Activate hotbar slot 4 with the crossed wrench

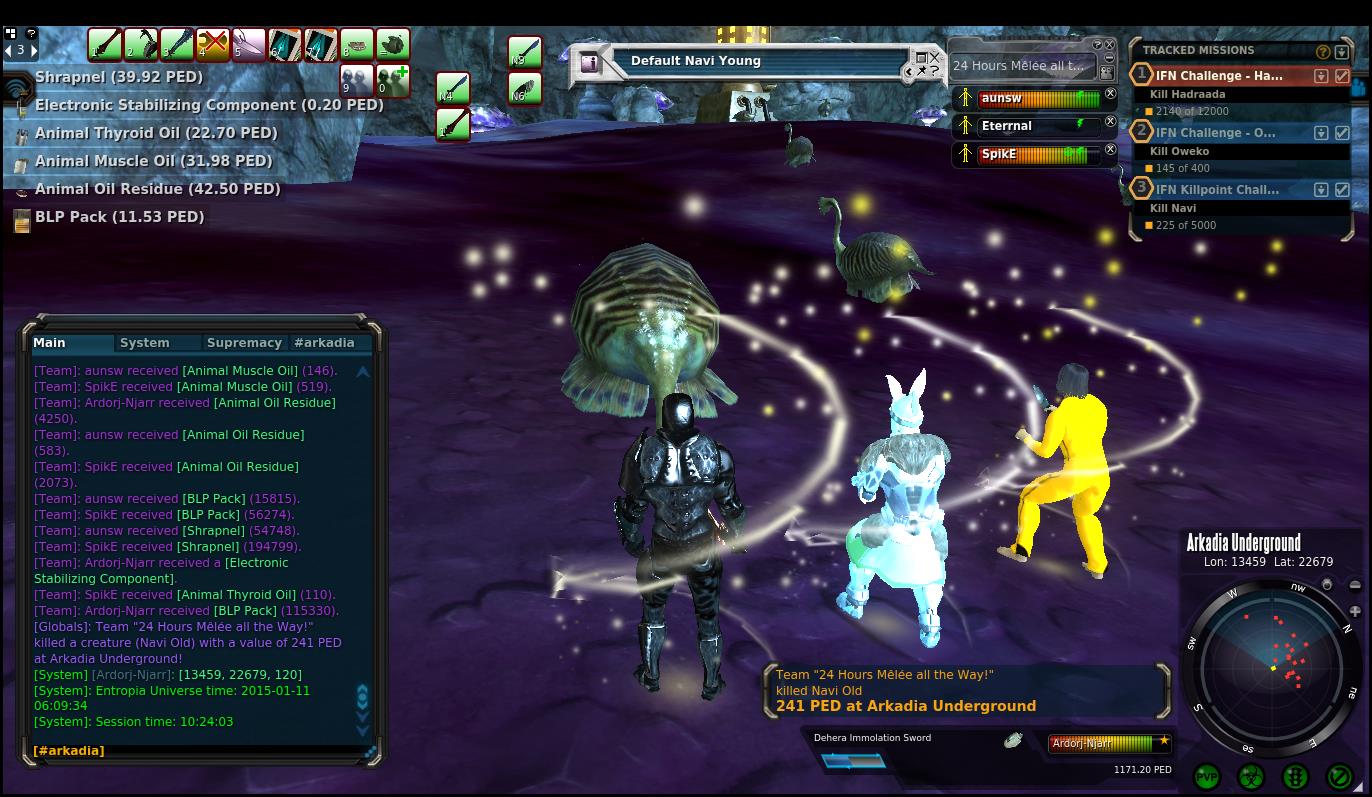pyautogui.click(x=212, y=45)
